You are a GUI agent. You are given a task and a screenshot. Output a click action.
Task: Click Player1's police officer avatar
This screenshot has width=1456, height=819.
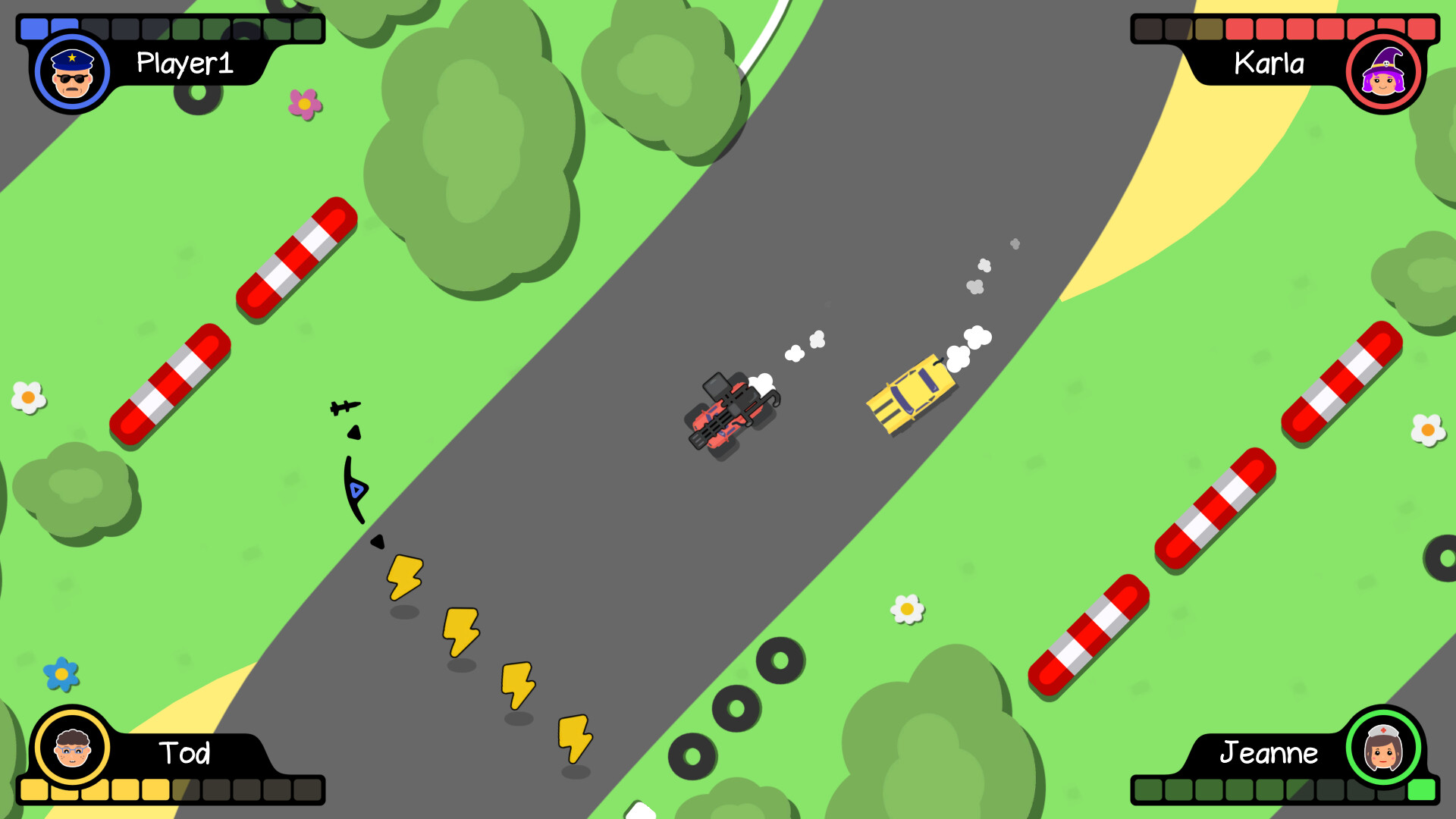tap(72, 71)
